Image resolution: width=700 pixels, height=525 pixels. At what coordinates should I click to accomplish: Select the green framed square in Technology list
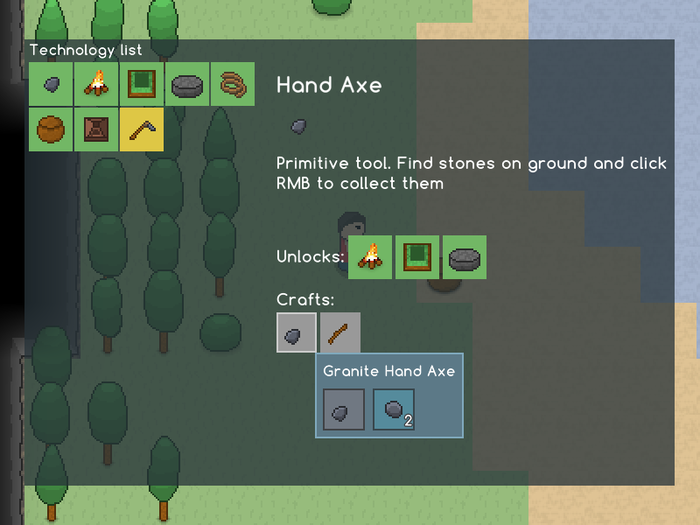click(142, 84)
